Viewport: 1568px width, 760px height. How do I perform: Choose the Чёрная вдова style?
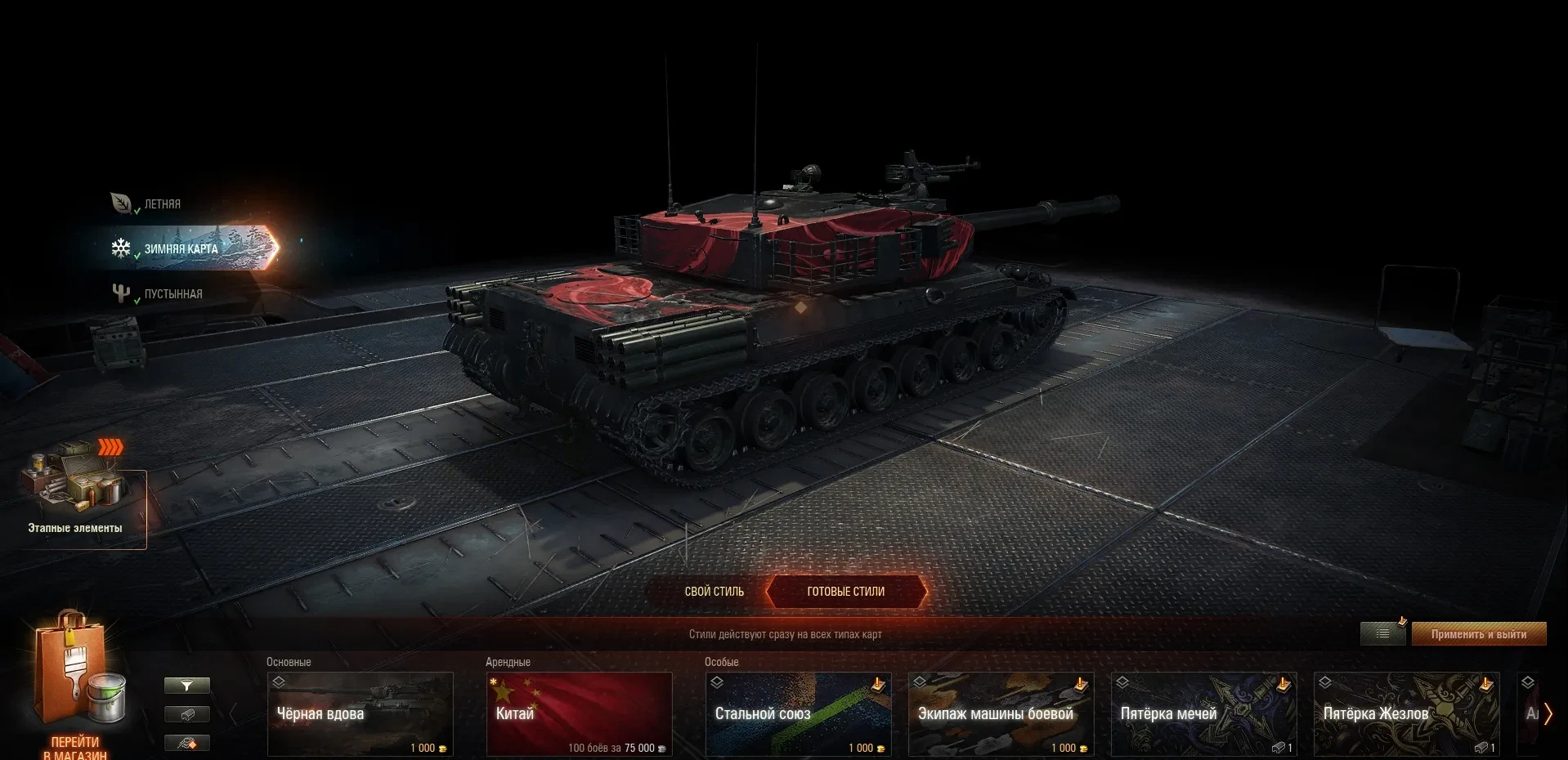(361, 714)
